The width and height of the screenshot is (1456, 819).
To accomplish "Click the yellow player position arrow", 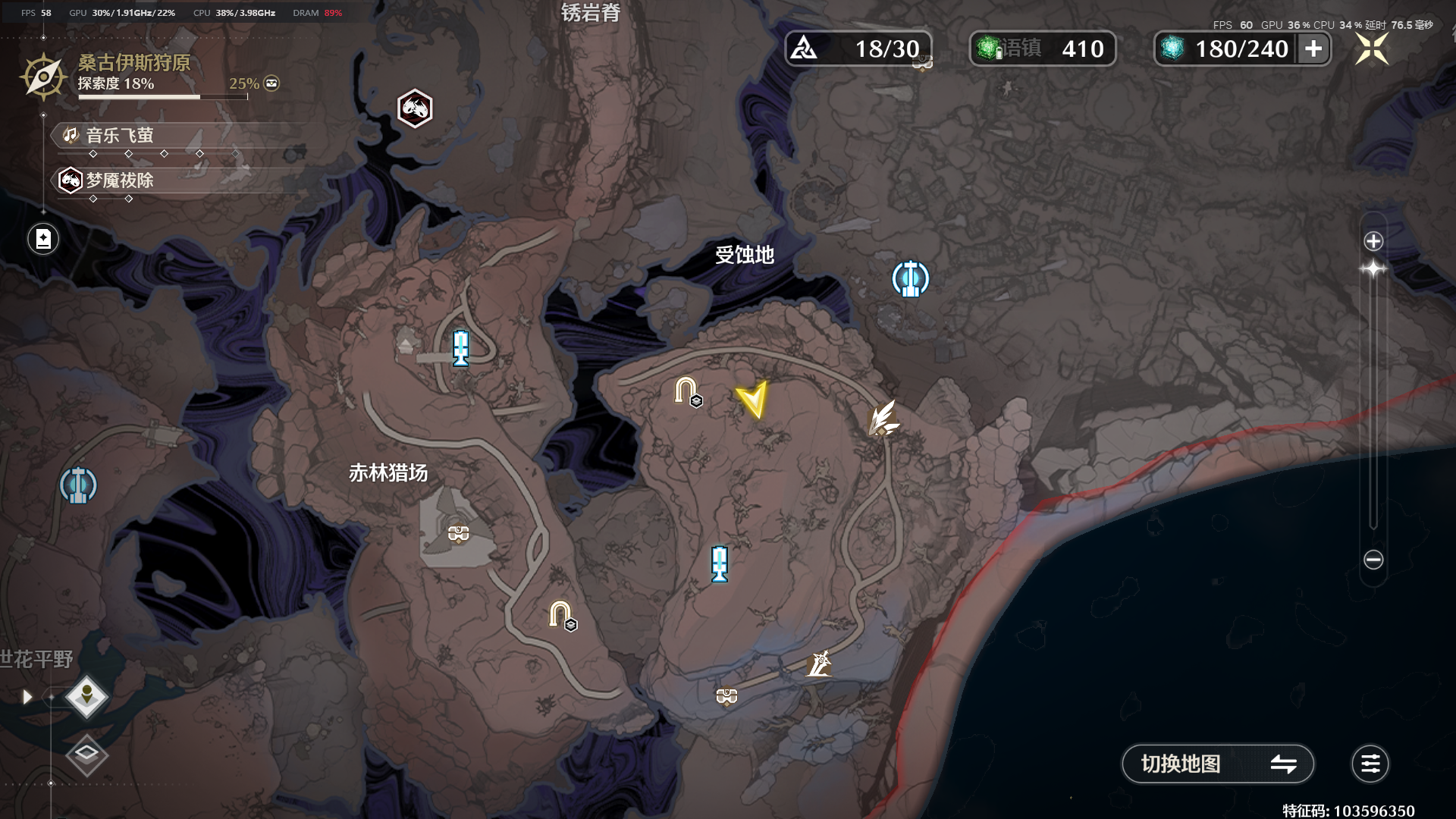I will (753, 398).
